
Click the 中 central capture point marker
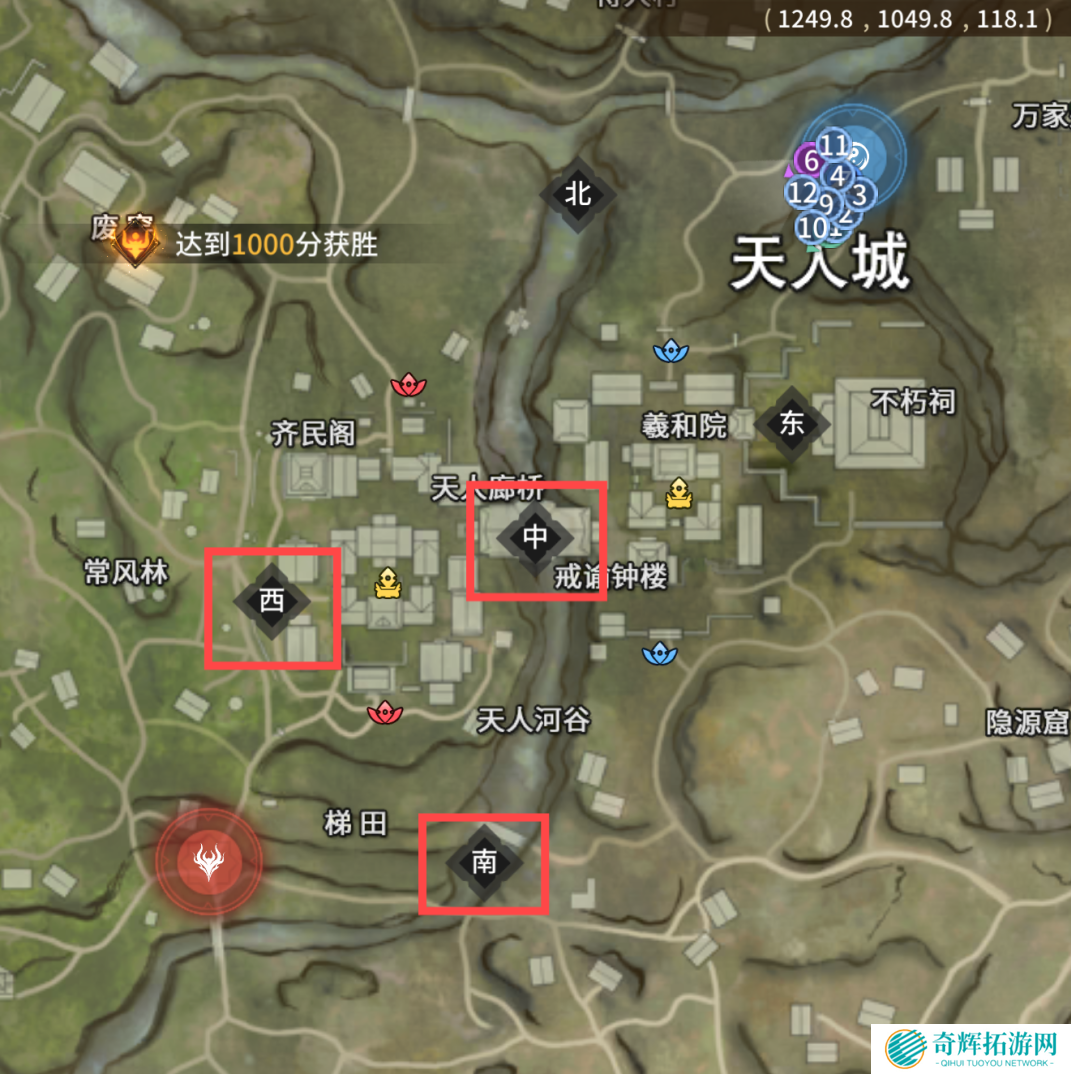(536, 538)
